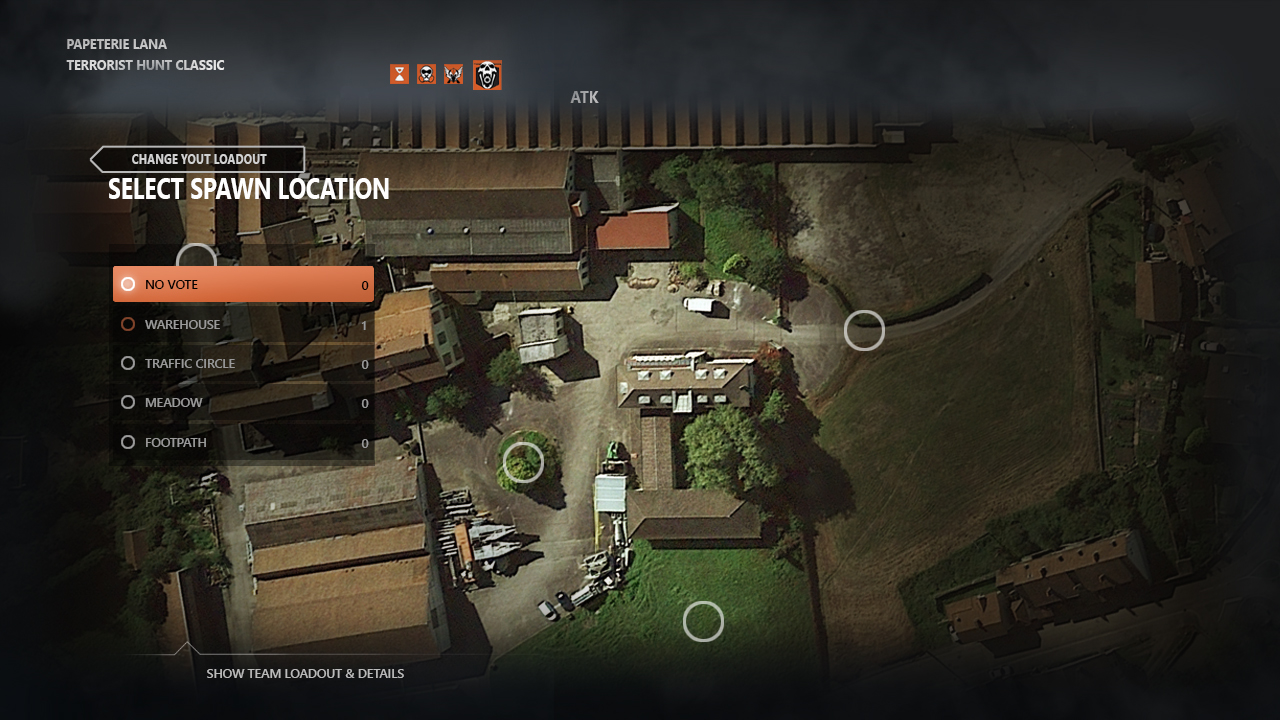Screen dimensions: 1280x720
Task: Click the spawn marker on the tree roundabout
Action: pyautogui.click(x=523, y=462)
